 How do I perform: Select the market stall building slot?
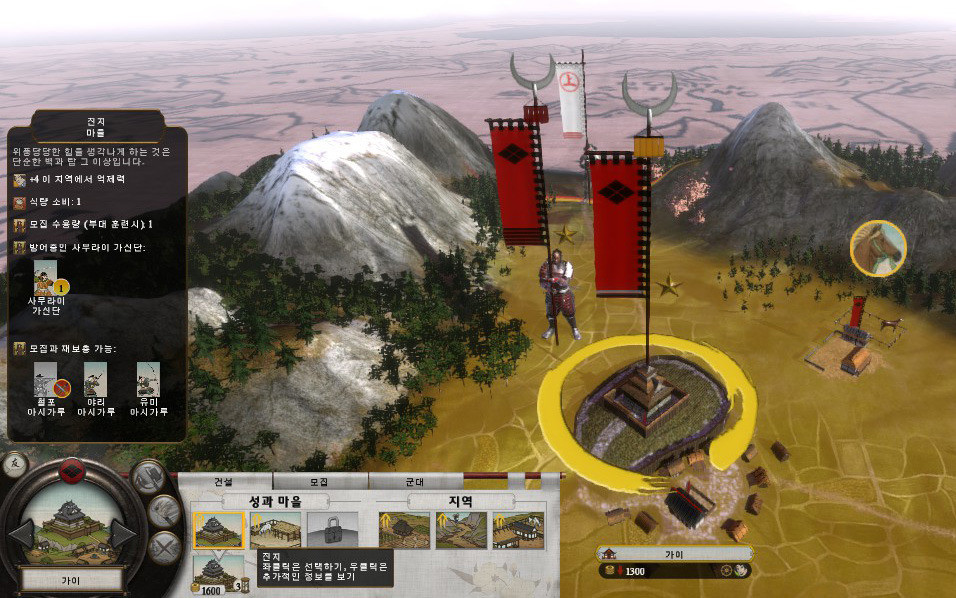[x=275, y=529]
